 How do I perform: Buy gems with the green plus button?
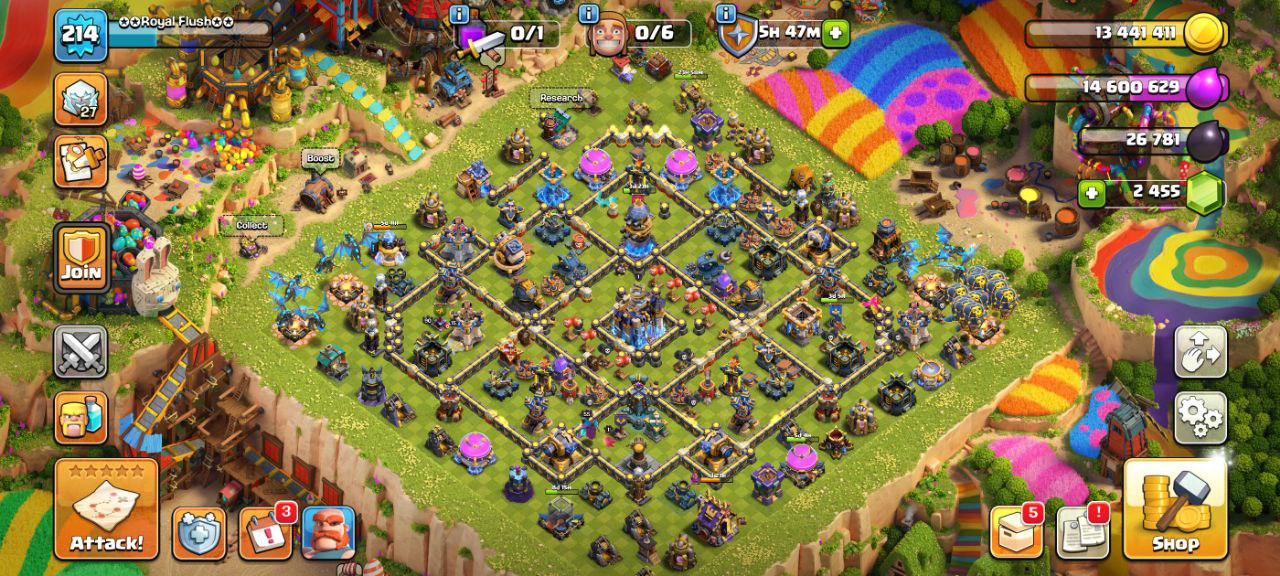tap(1092, 191)
